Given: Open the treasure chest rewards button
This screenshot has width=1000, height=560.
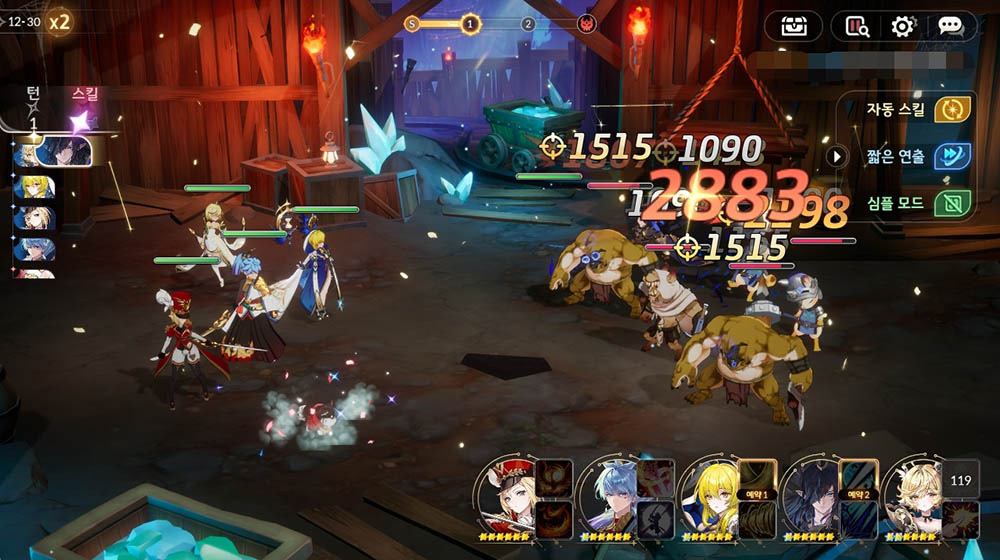Looking at the screenshot, I should [793, 26].
